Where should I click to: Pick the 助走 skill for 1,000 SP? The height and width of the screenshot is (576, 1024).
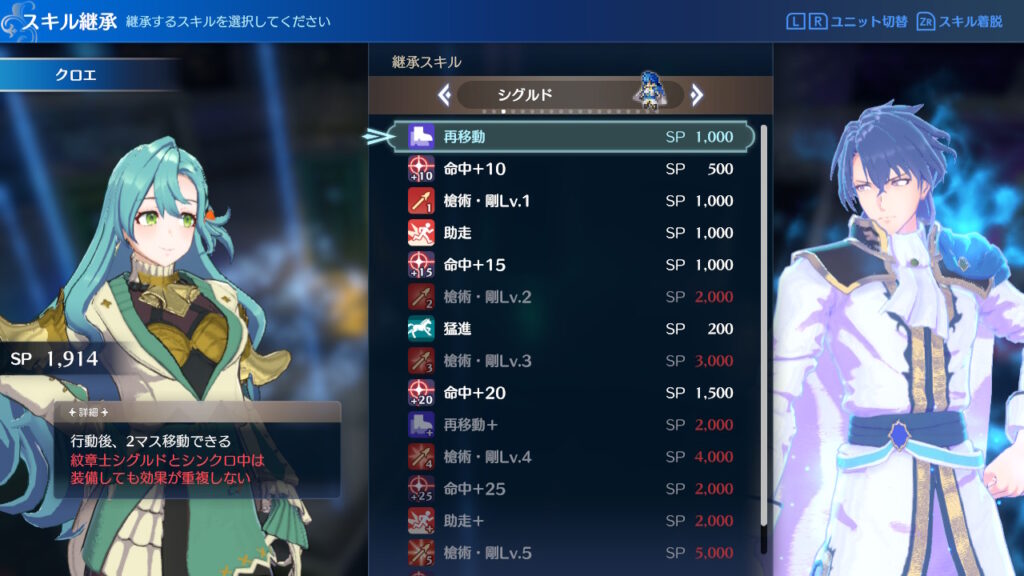tap(570, 233)
